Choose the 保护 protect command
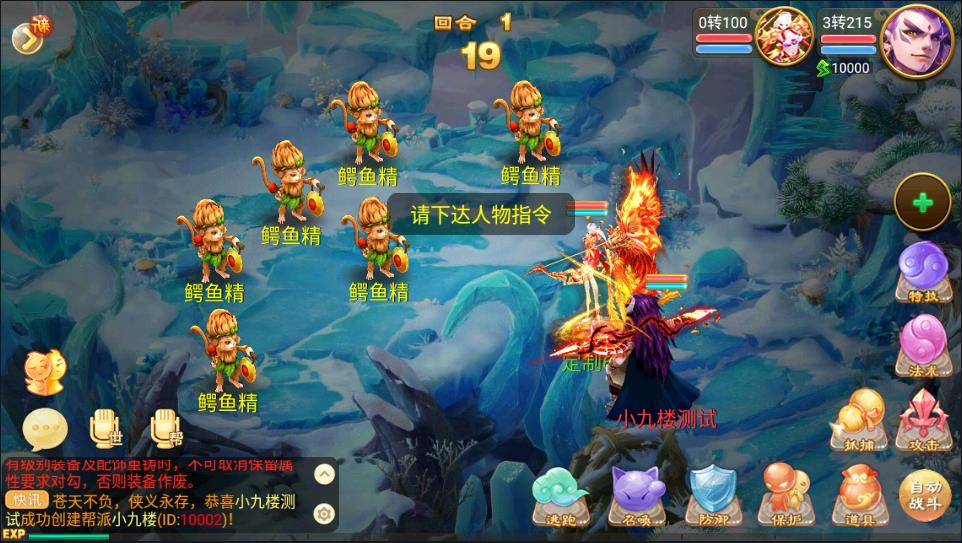This screenshot has width=962, height=543. 785,494
